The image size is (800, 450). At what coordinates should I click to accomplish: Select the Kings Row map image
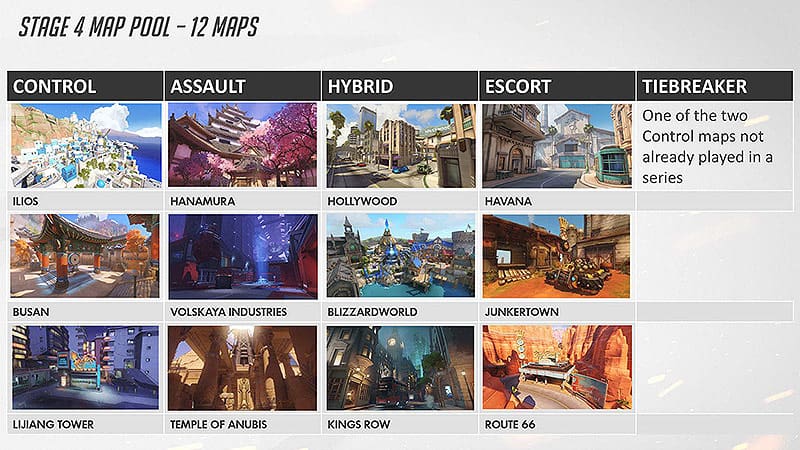[400, 368]
